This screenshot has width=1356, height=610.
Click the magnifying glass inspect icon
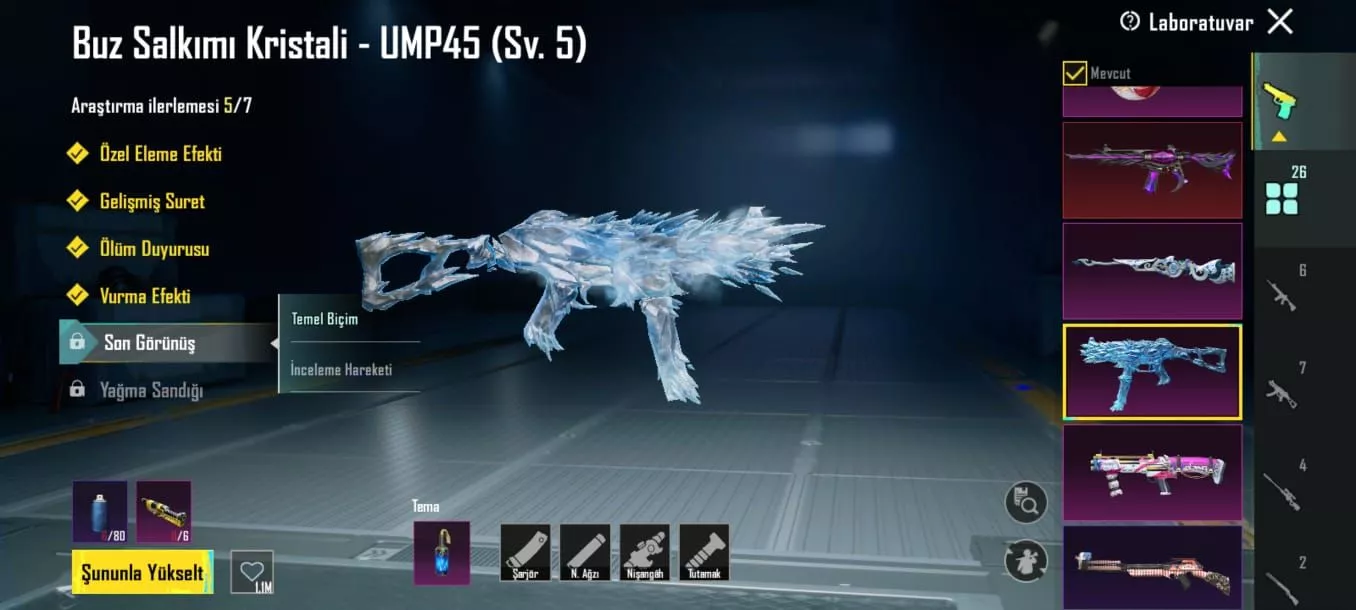[x=1026, y=501]
